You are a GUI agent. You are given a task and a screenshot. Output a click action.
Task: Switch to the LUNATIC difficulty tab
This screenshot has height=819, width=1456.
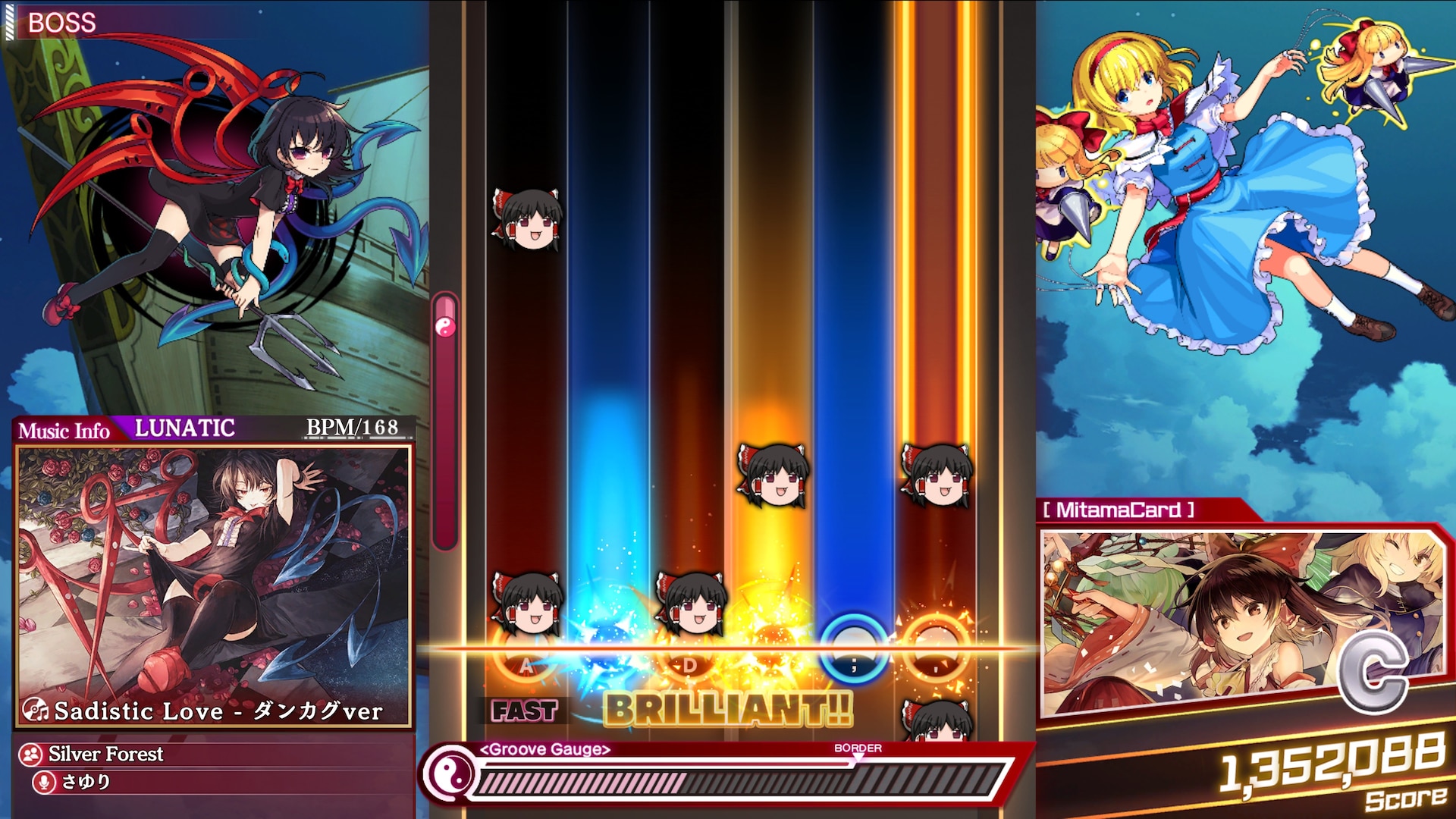point(184,429)
